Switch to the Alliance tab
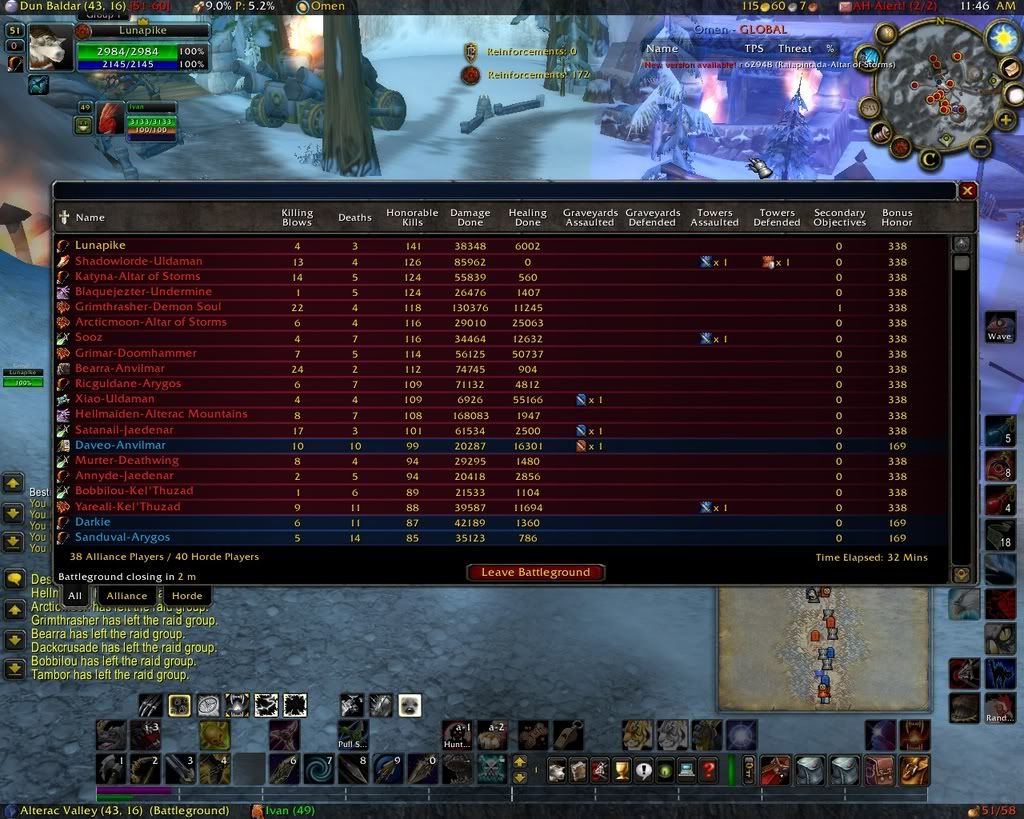 127,596
